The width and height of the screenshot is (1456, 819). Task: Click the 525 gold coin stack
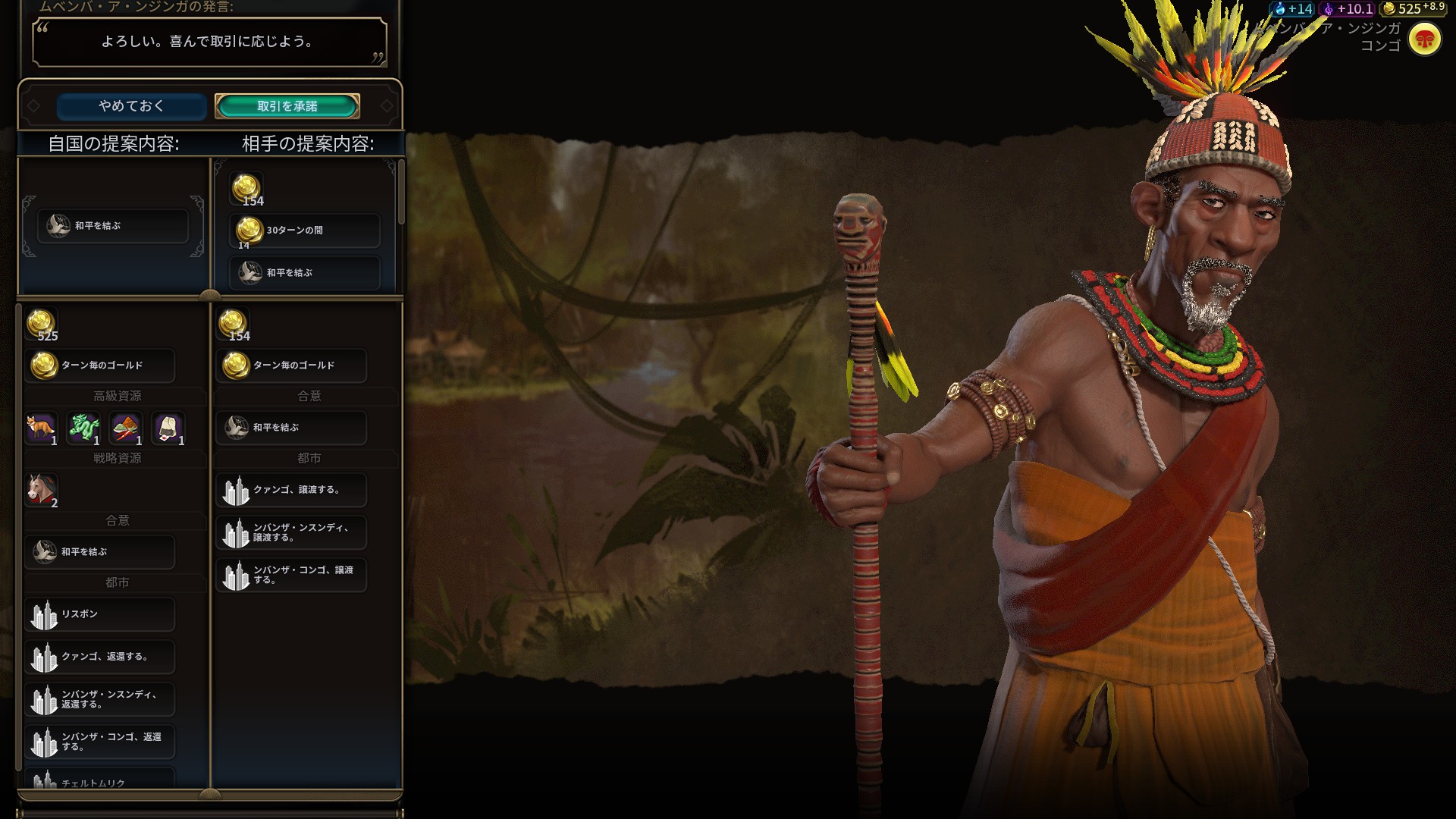(42, 325)
